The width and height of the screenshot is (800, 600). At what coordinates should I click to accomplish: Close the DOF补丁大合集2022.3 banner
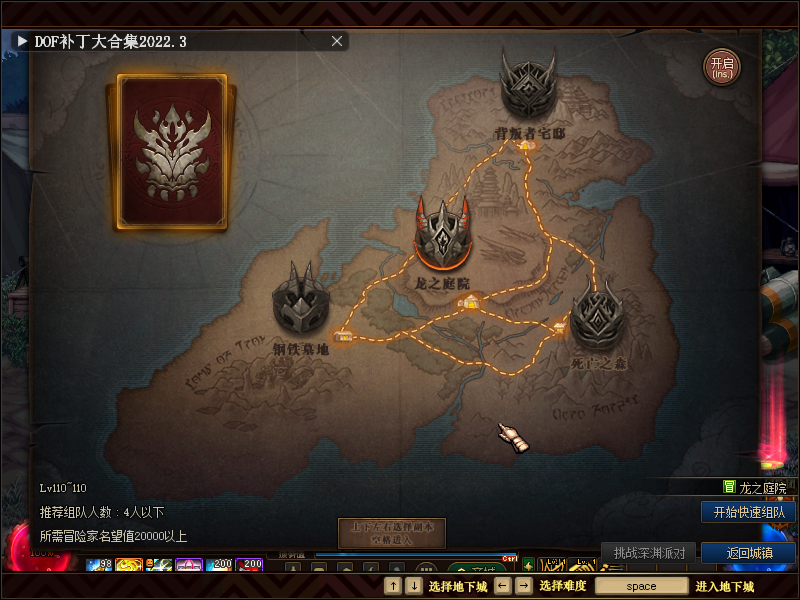point(337,41)
